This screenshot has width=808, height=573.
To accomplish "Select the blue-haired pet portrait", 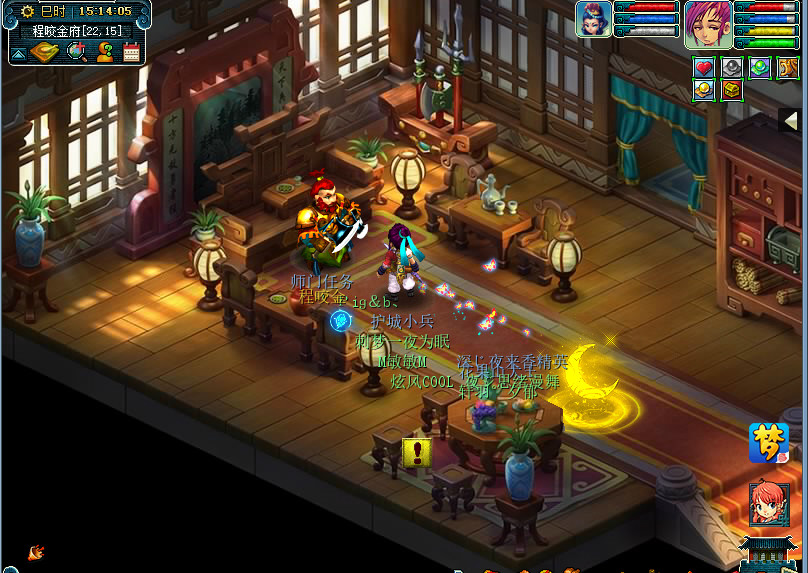I will (x=593, y=20).
